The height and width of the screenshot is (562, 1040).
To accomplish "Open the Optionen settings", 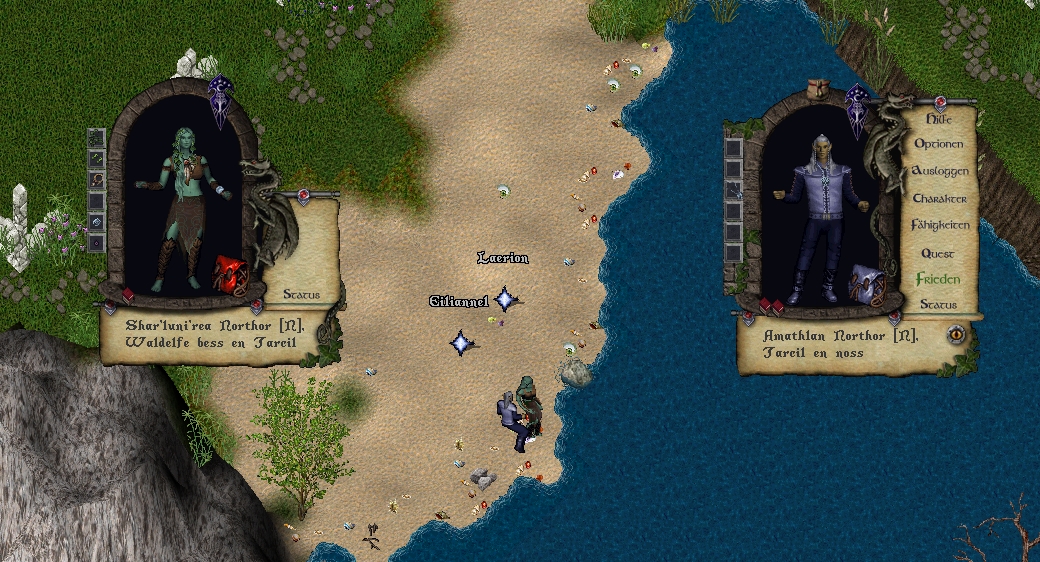I will click(x=938, y=144).
